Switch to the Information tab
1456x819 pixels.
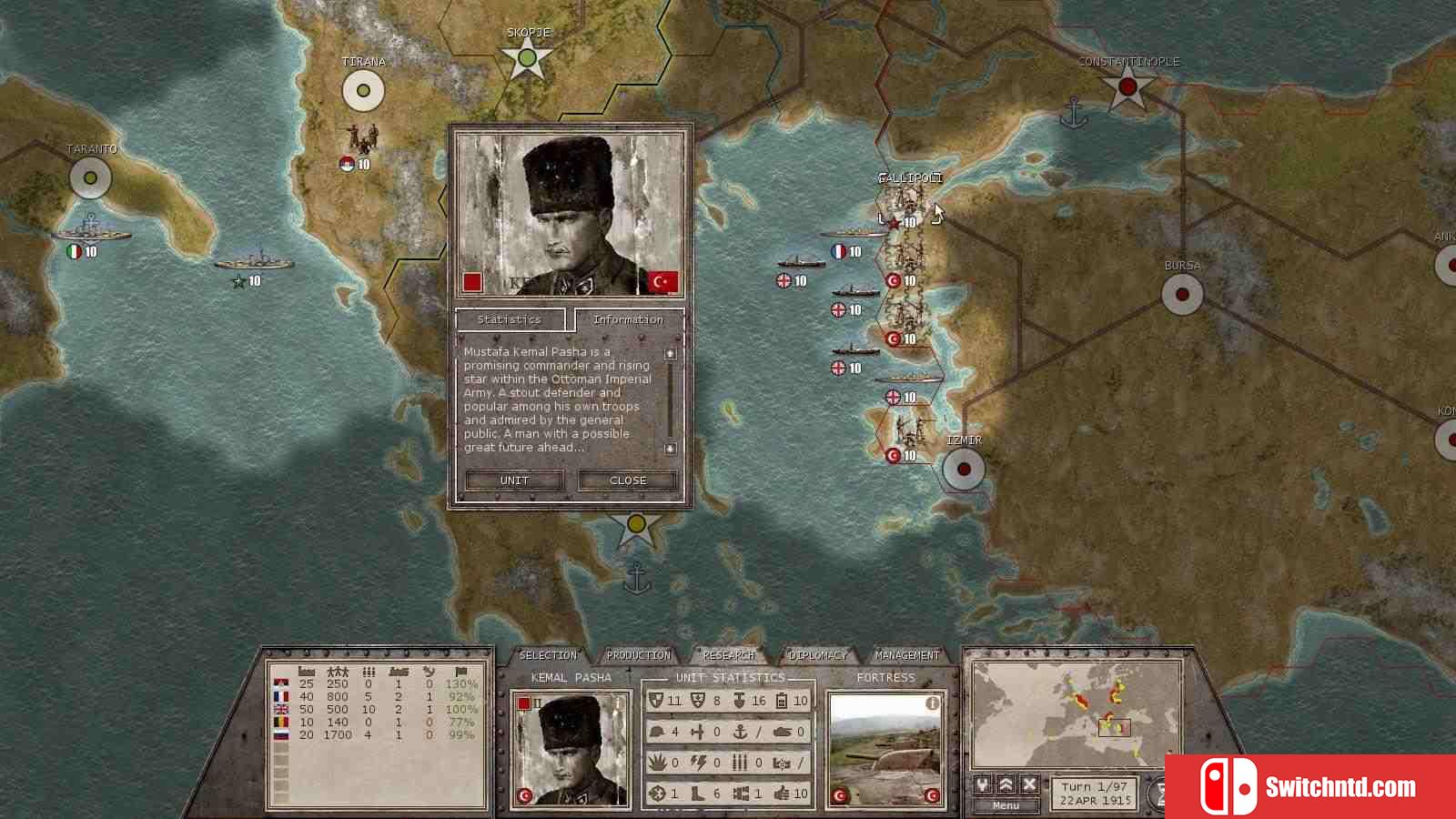(628, 319)
